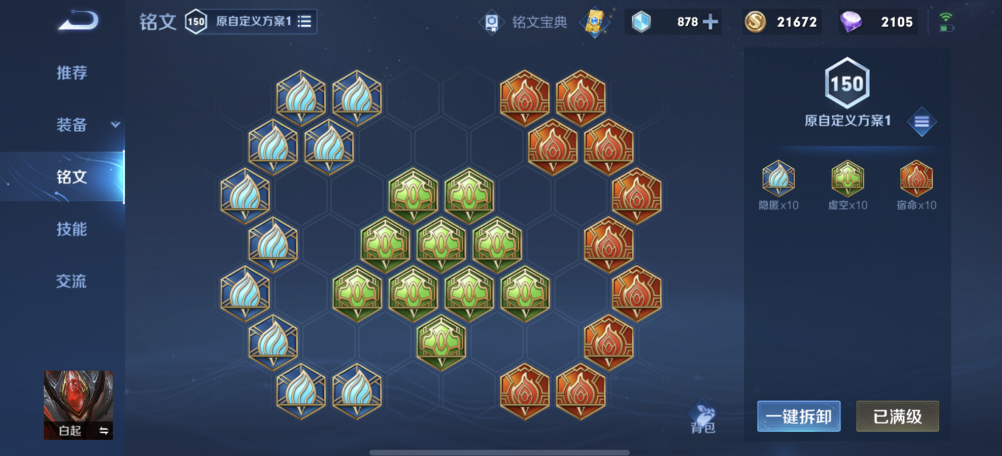Click the gold coin currency icon
Screen dimensions: 1002x456
tap(756, 21)
